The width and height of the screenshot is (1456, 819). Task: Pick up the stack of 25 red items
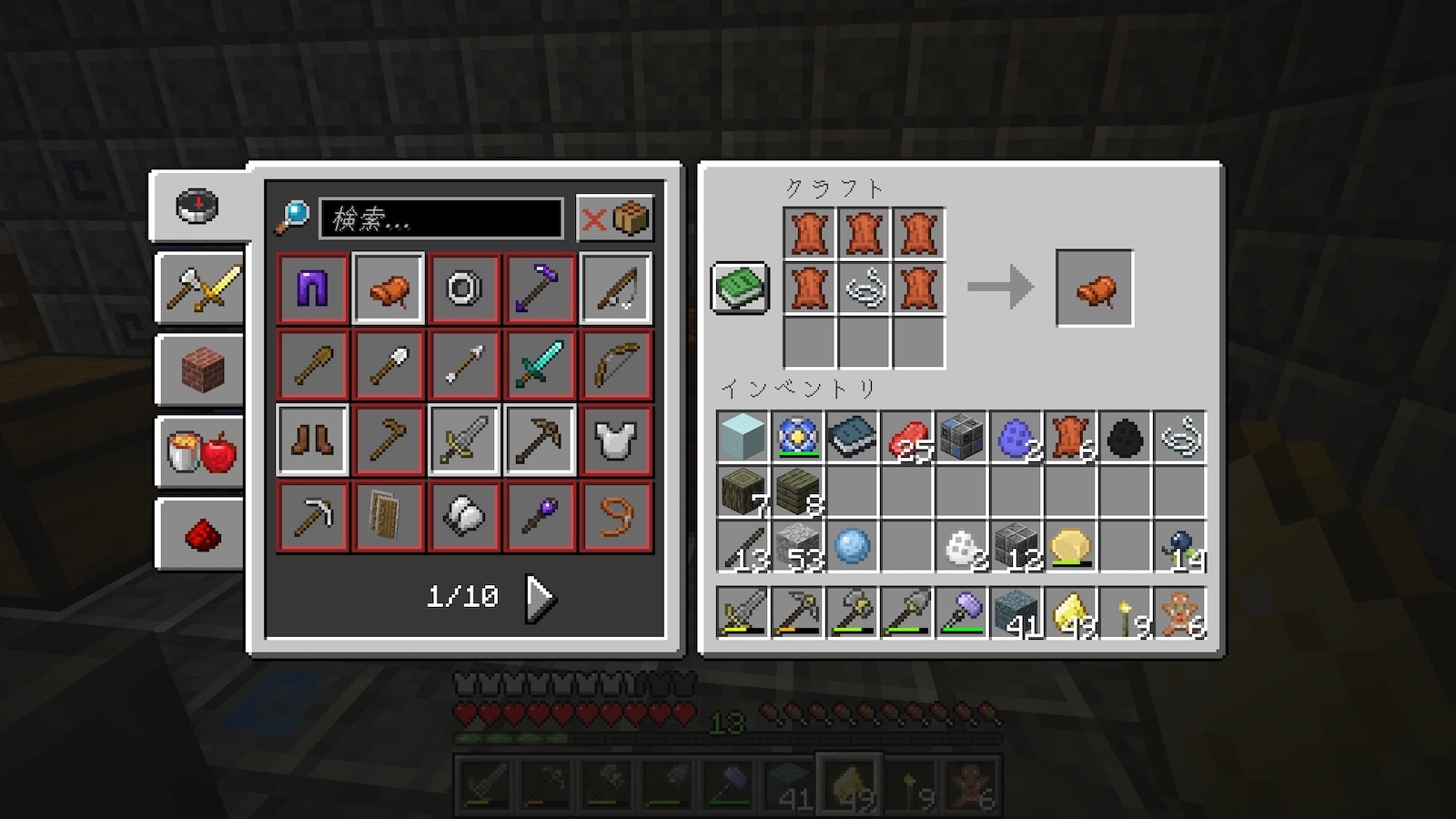click(907, 438)
